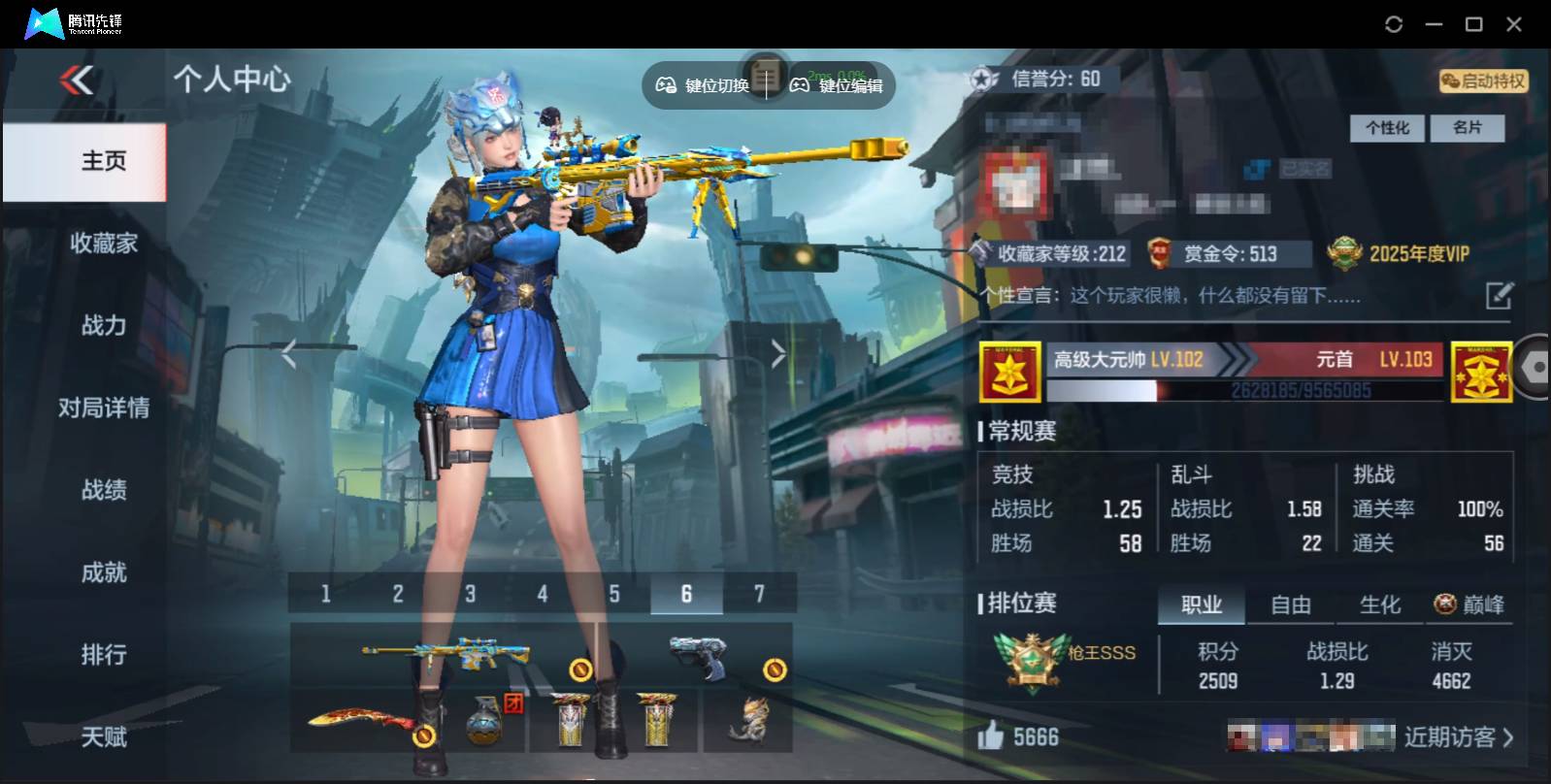
Task: Click the 键位编辑 controller icon
Action: pyautogui.click(x=799, y=85)
